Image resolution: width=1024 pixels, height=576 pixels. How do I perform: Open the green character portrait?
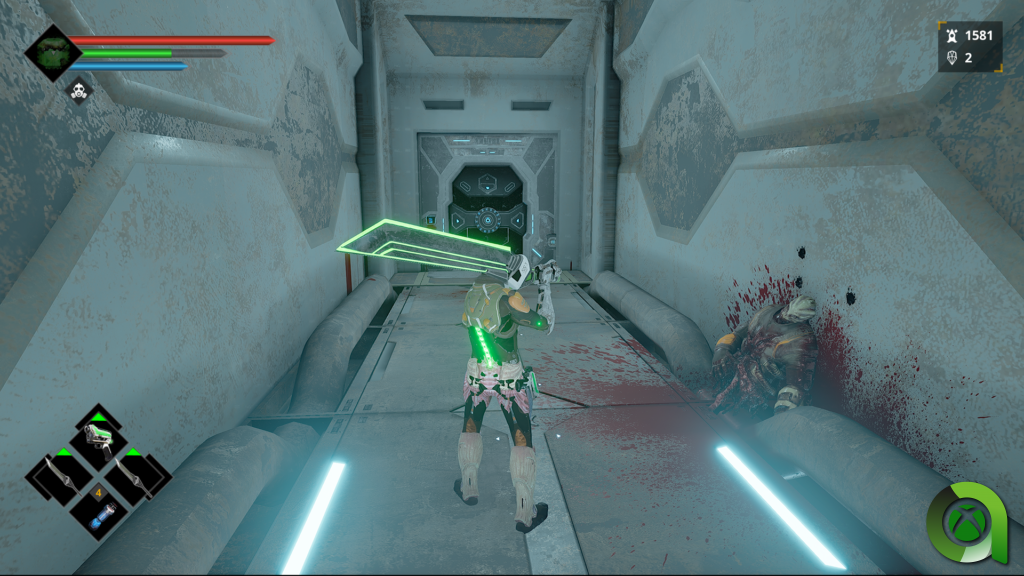pos(52,52)
